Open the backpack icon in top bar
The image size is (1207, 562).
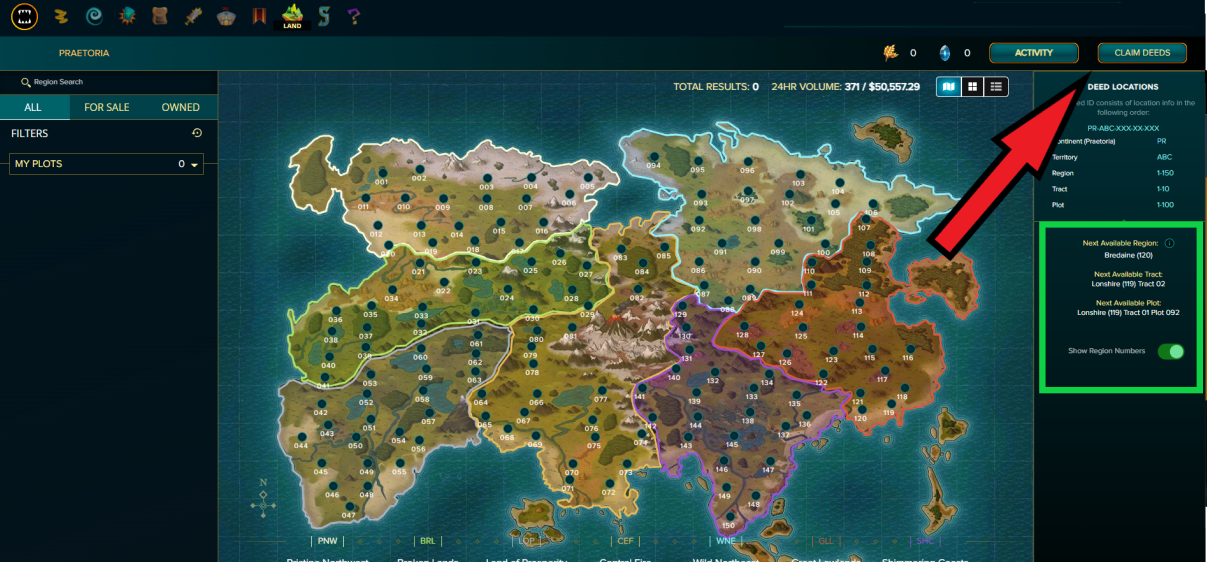(159, 16)
